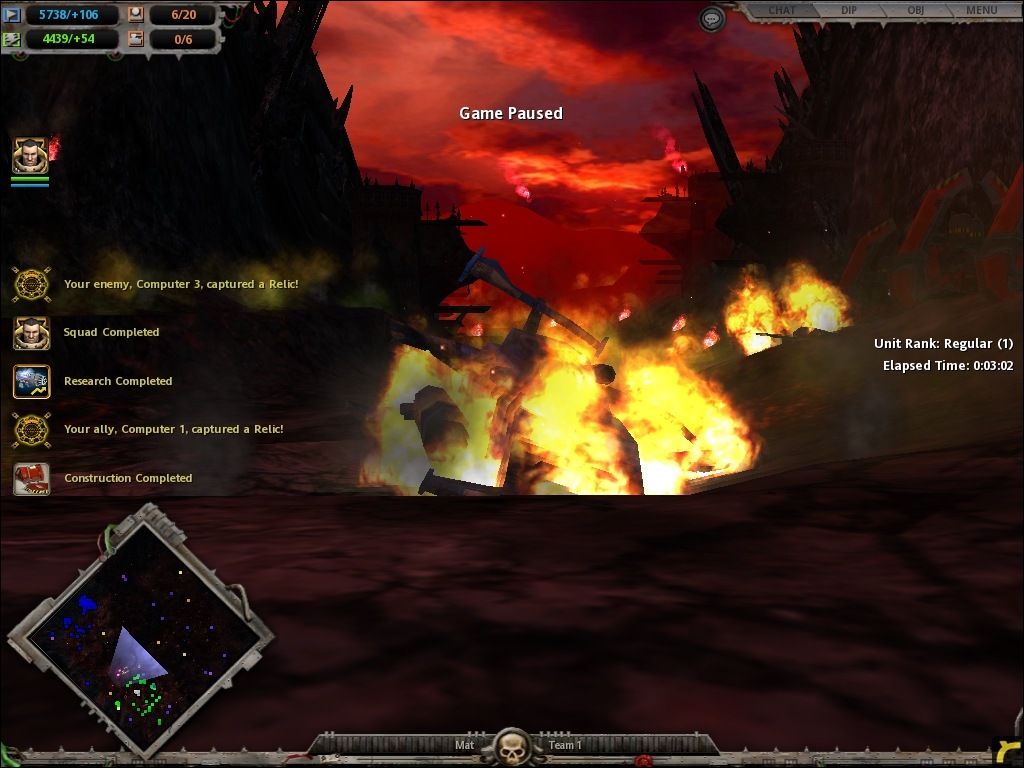Show the OBJ objectives panel
Screen dimensions: 1024x768
pos(914,11)
